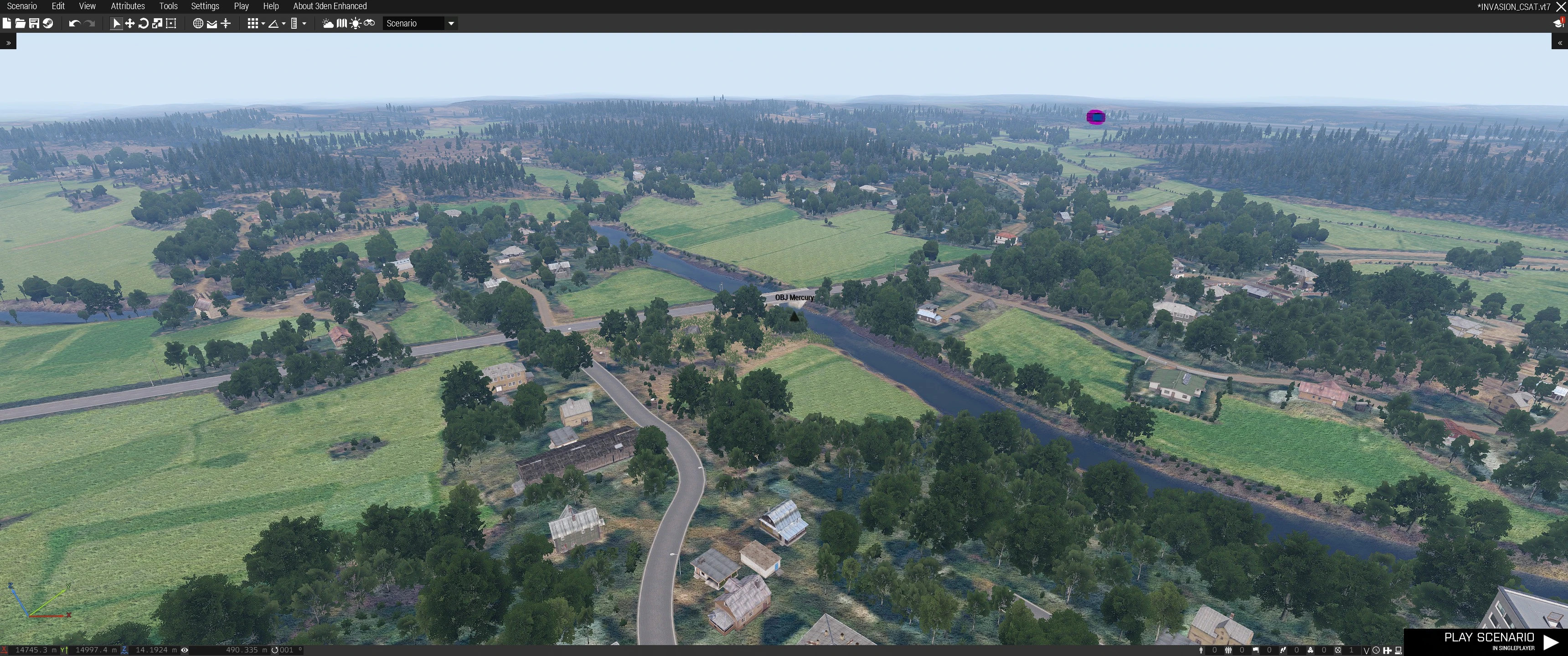
Task: Toggle the map view globe icon
Action: click(x=198, y=23)
